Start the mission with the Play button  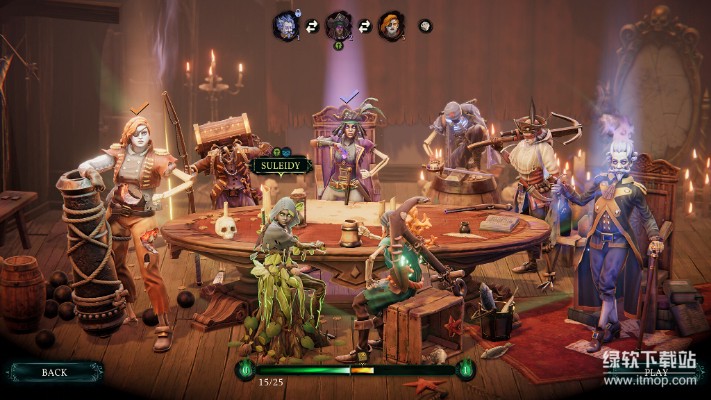coord(656,372)
